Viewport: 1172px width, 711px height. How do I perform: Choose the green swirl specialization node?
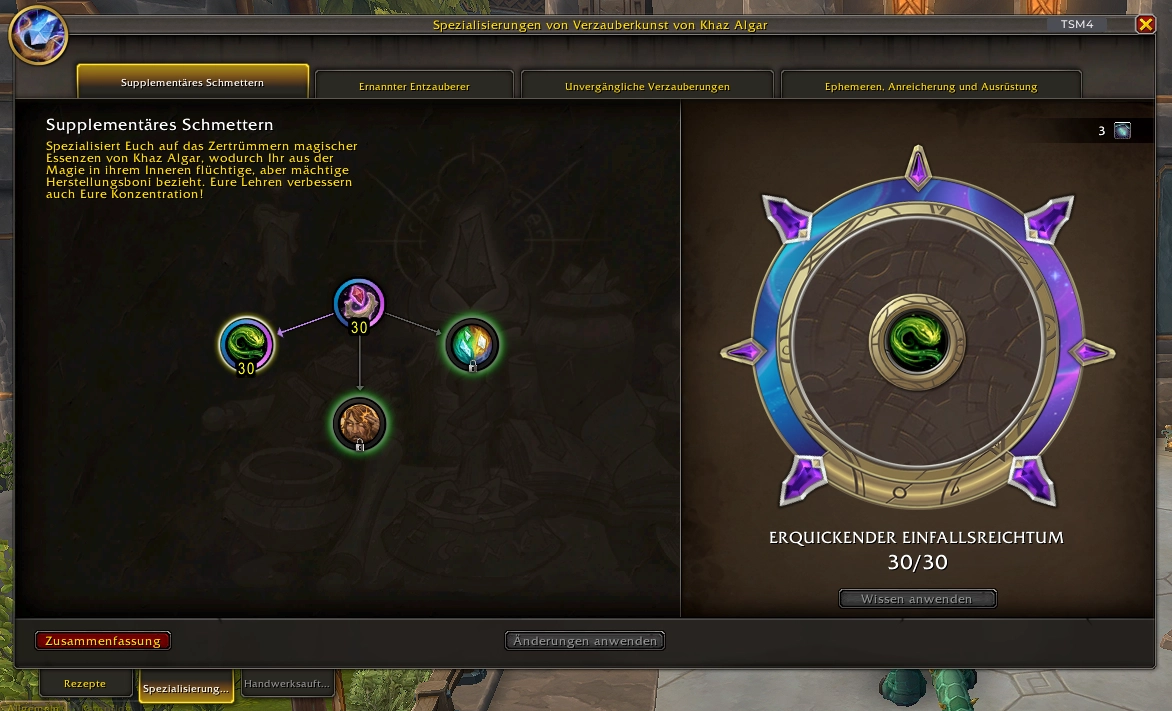(246, 344)
